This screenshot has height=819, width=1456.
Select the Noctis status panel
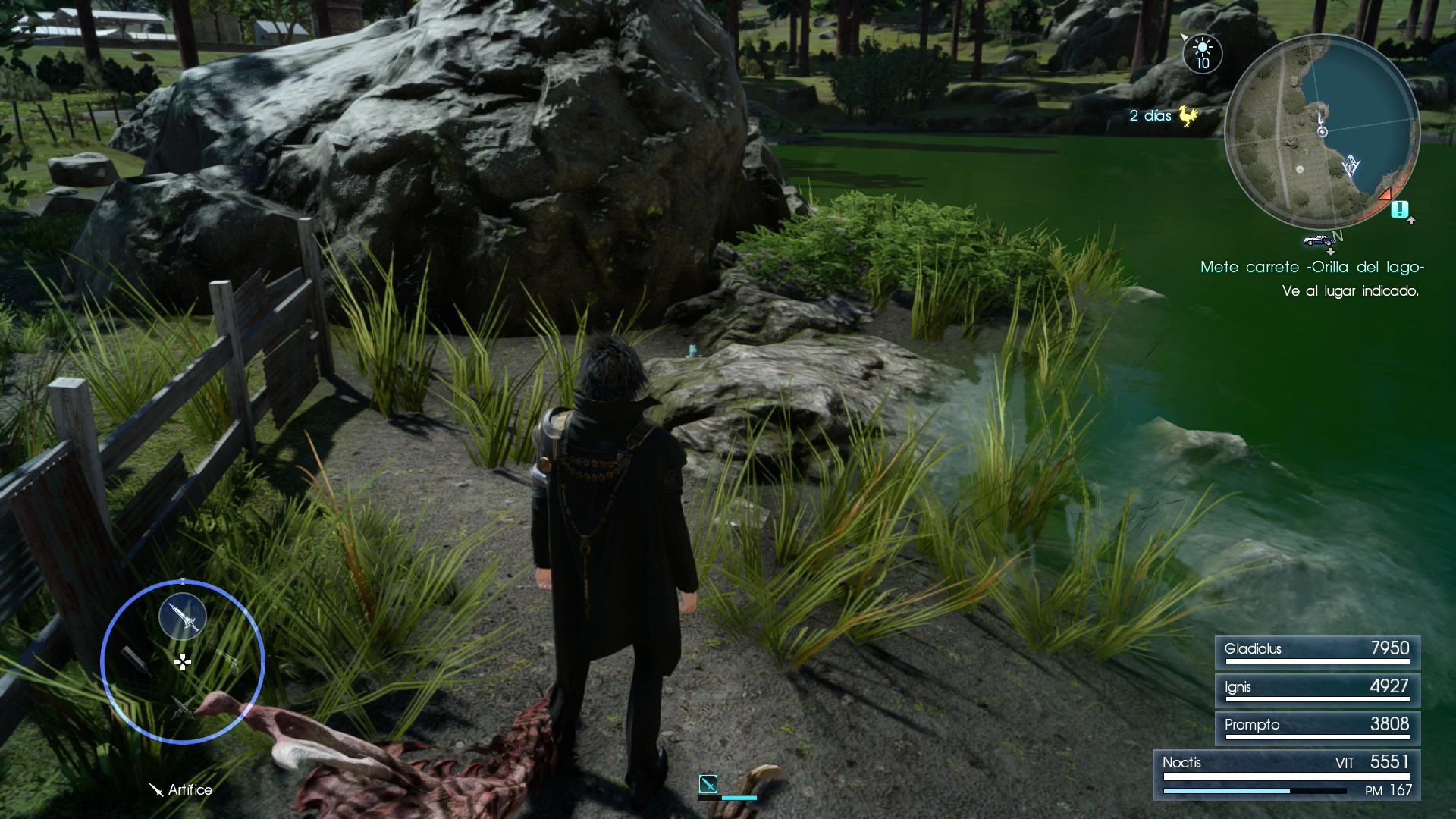(x=1287, y=775)
